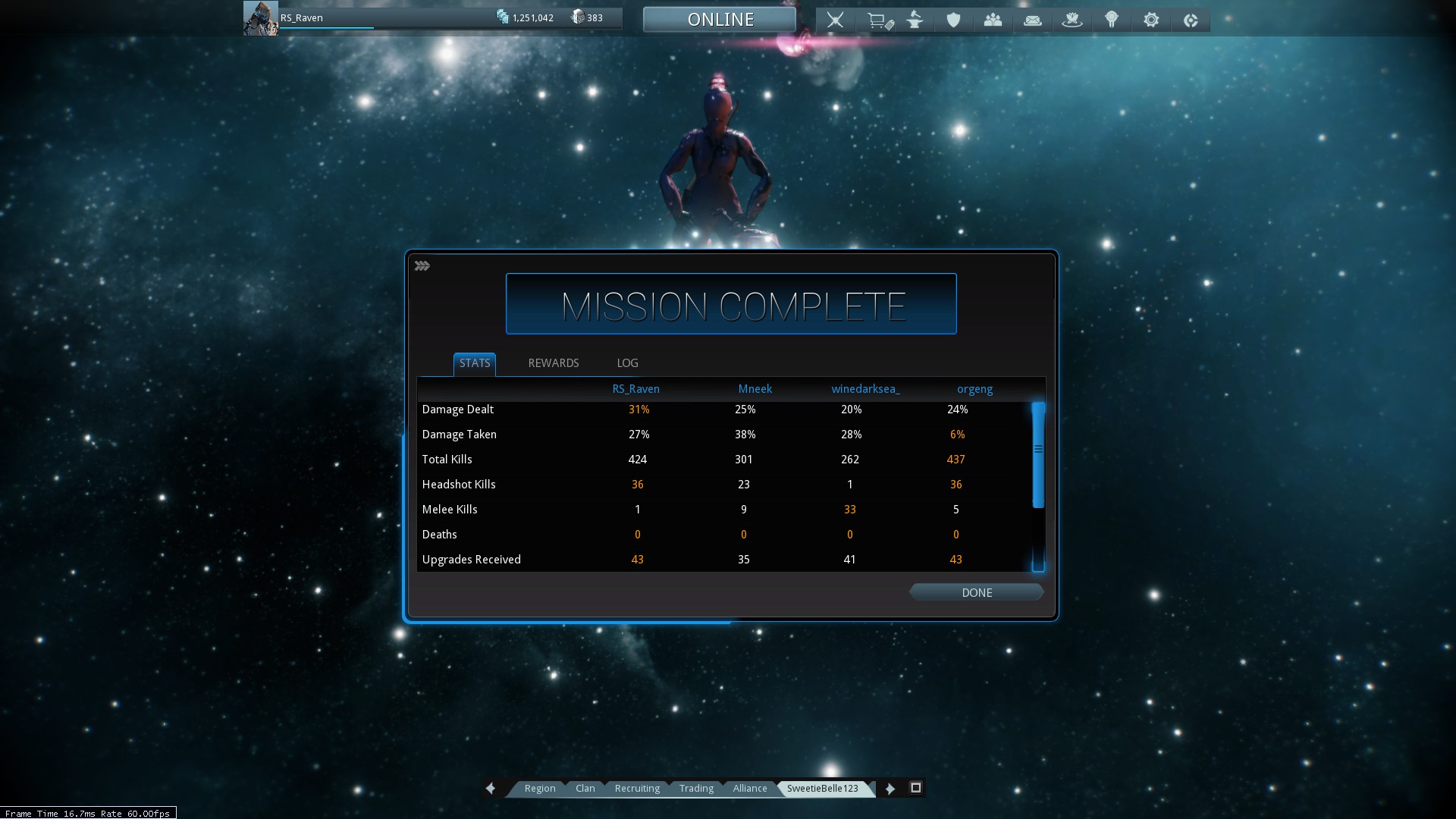The image size is (1456, 819).
Task: Click the lotus flower icon
Action: pos(1072,20)
